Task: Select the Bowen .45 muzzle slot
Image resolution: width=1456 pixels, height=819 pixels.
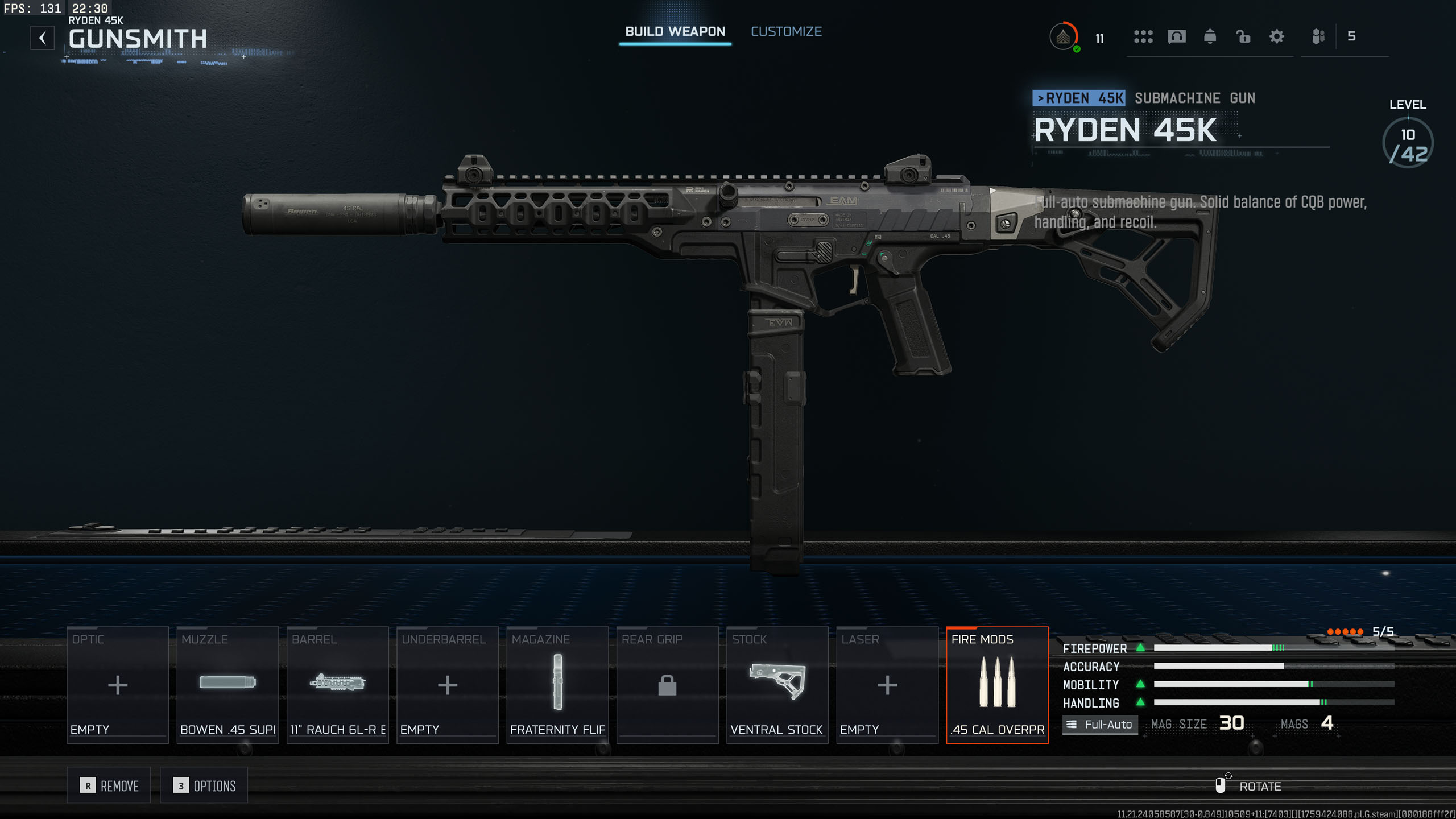Action: tap(227, 685)
